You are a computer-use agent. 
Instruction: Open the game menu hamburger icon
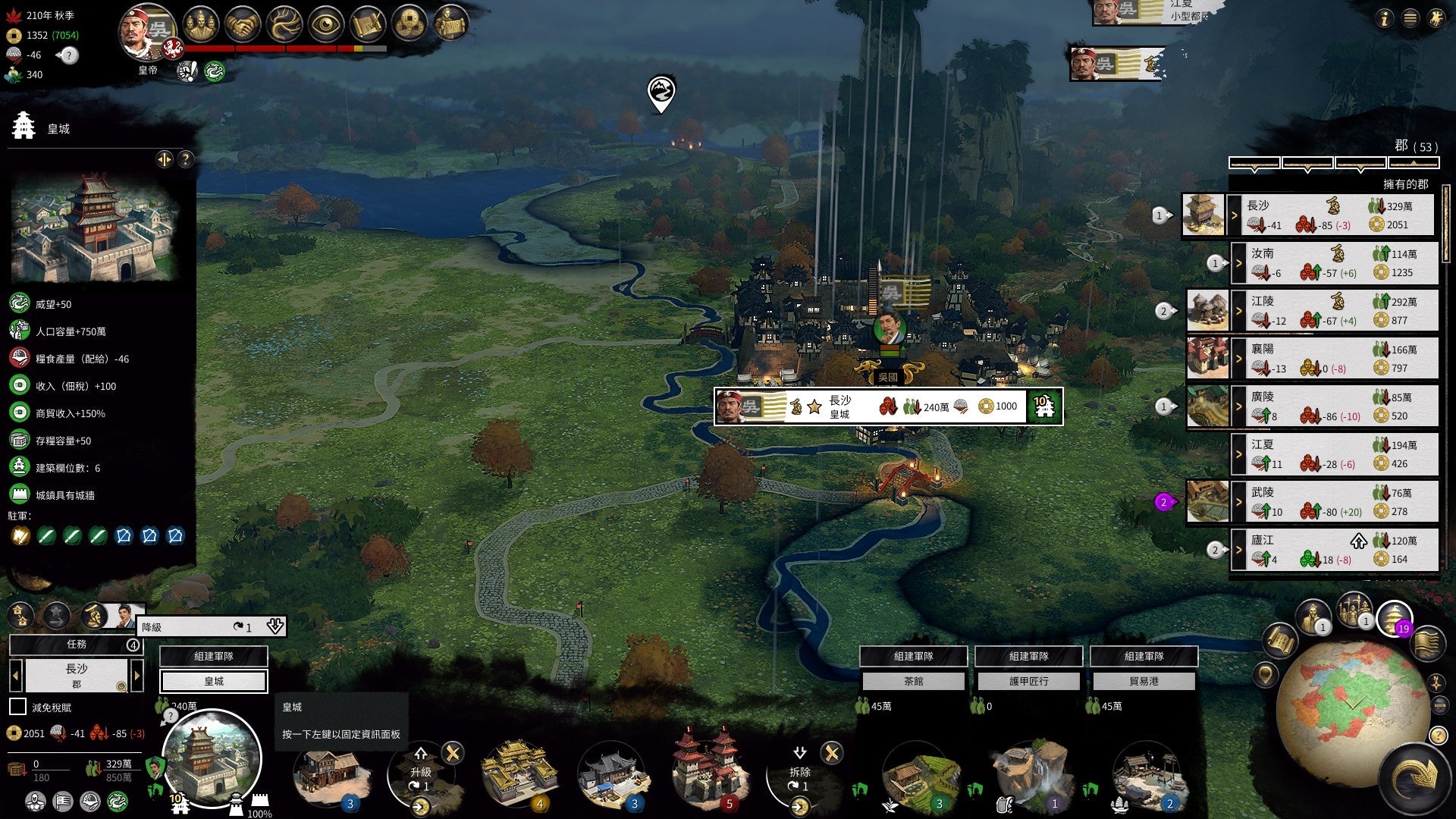pyautogui.click(x=1410, y=19)
